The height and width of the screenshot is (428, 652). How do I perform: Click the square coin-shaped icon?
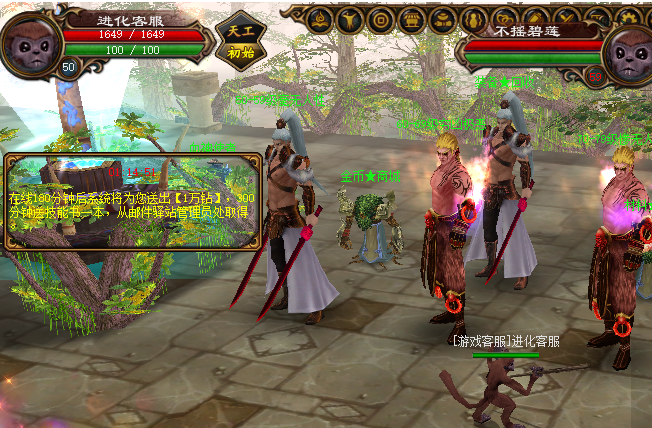point(380,19)
